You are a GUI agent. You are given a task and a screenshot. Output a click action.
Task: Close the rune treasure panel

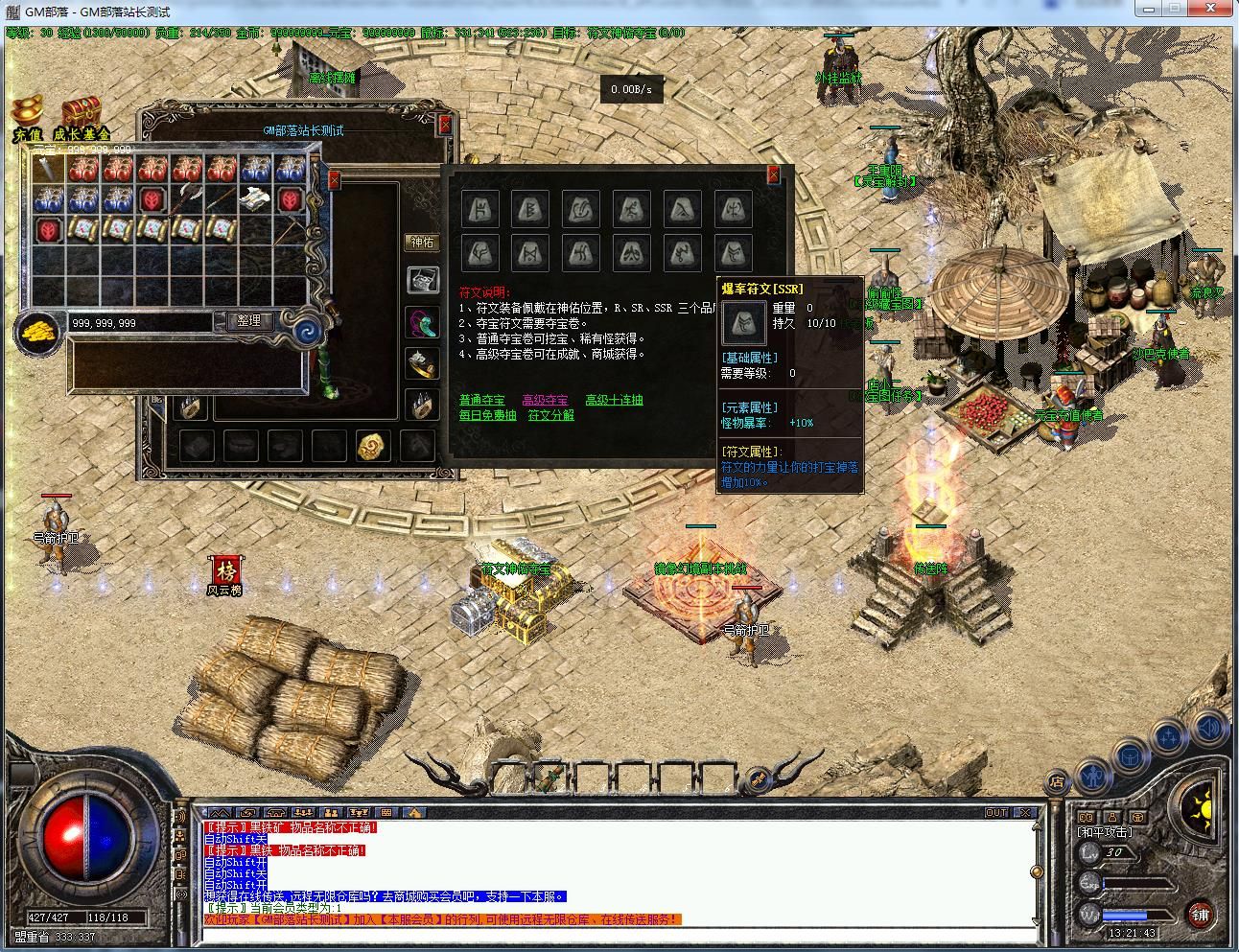773,174
